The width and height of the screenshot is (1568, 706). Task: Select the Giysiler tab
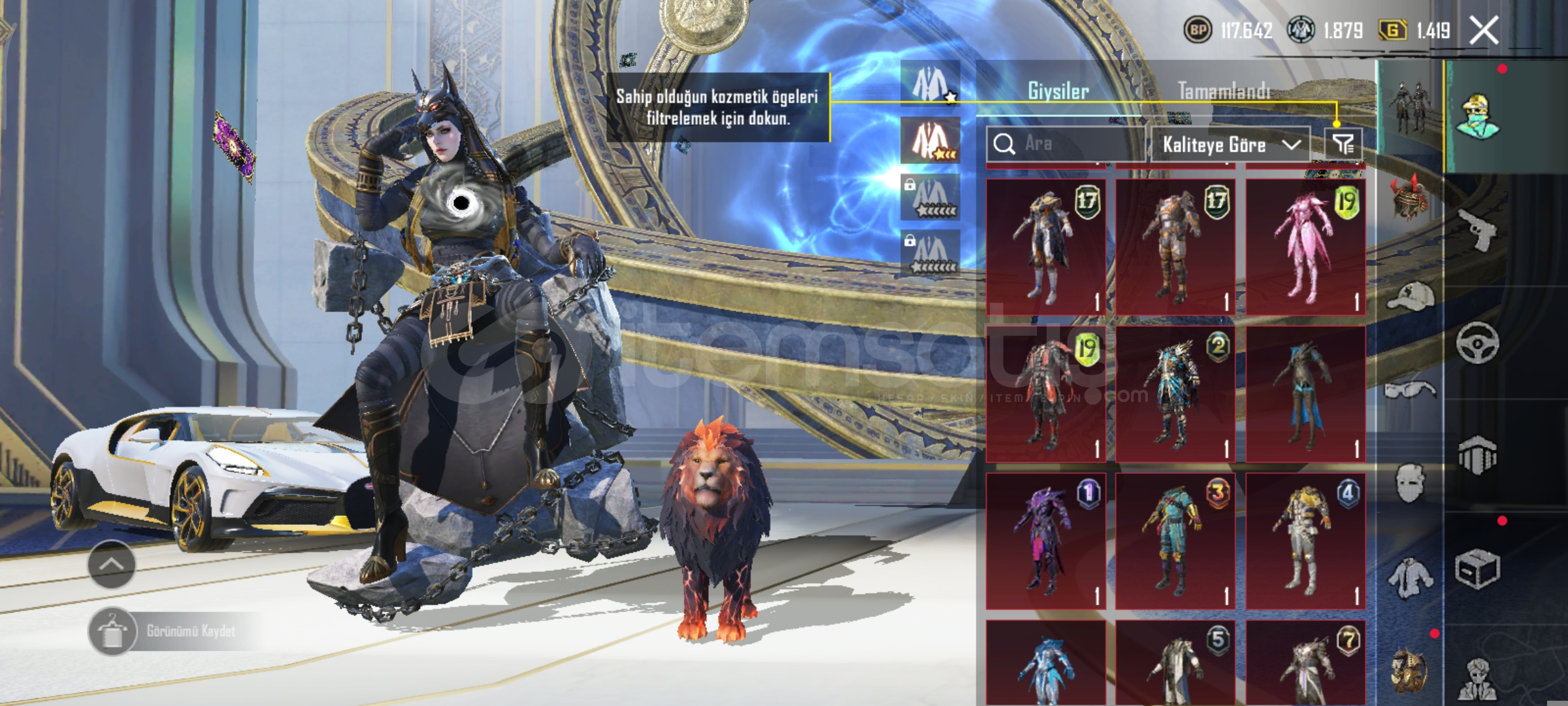tap(1058, 91)
